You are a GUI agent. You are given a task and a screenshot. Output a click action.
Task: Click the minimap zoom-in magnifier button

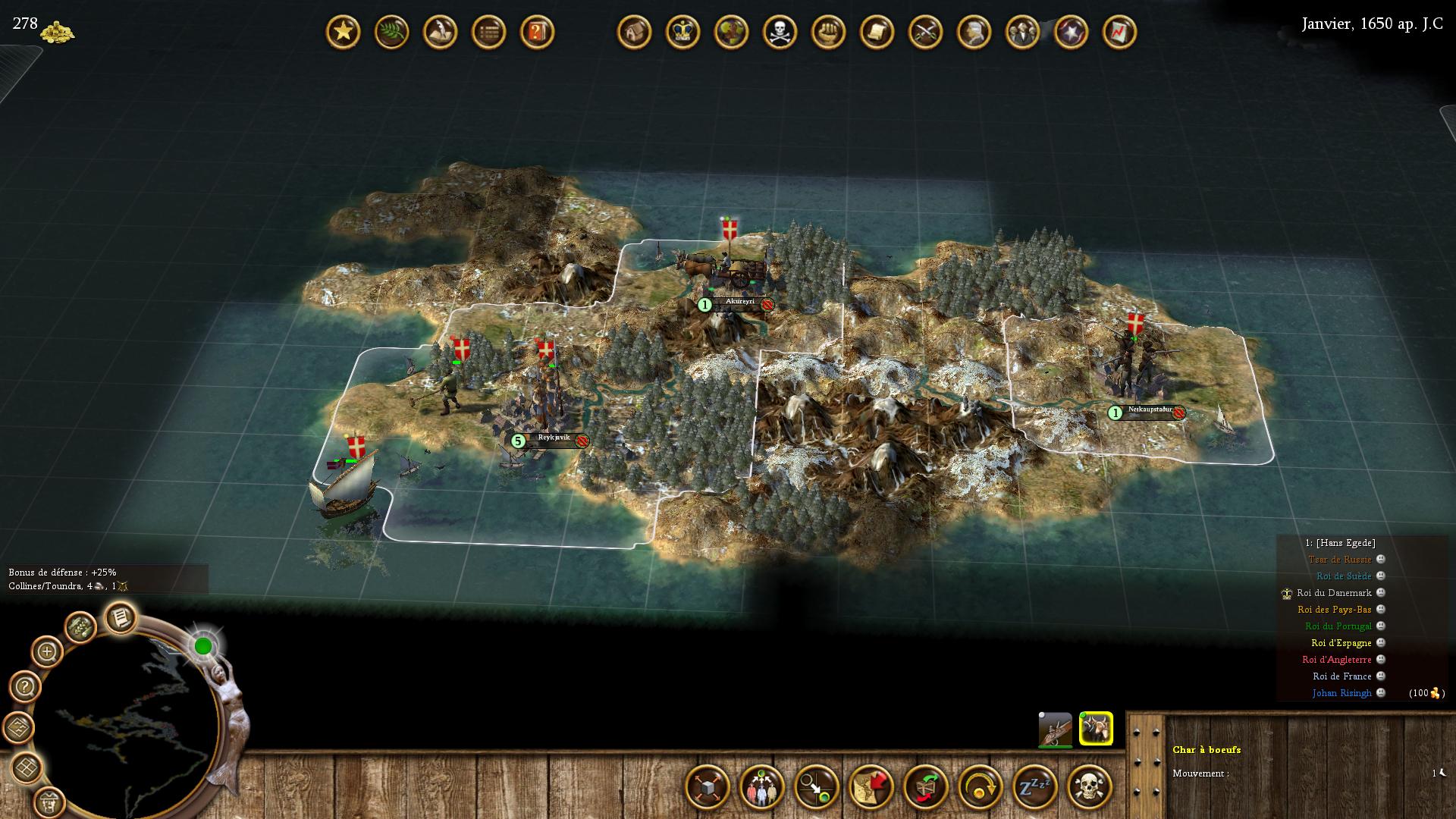tap(46, 651)
